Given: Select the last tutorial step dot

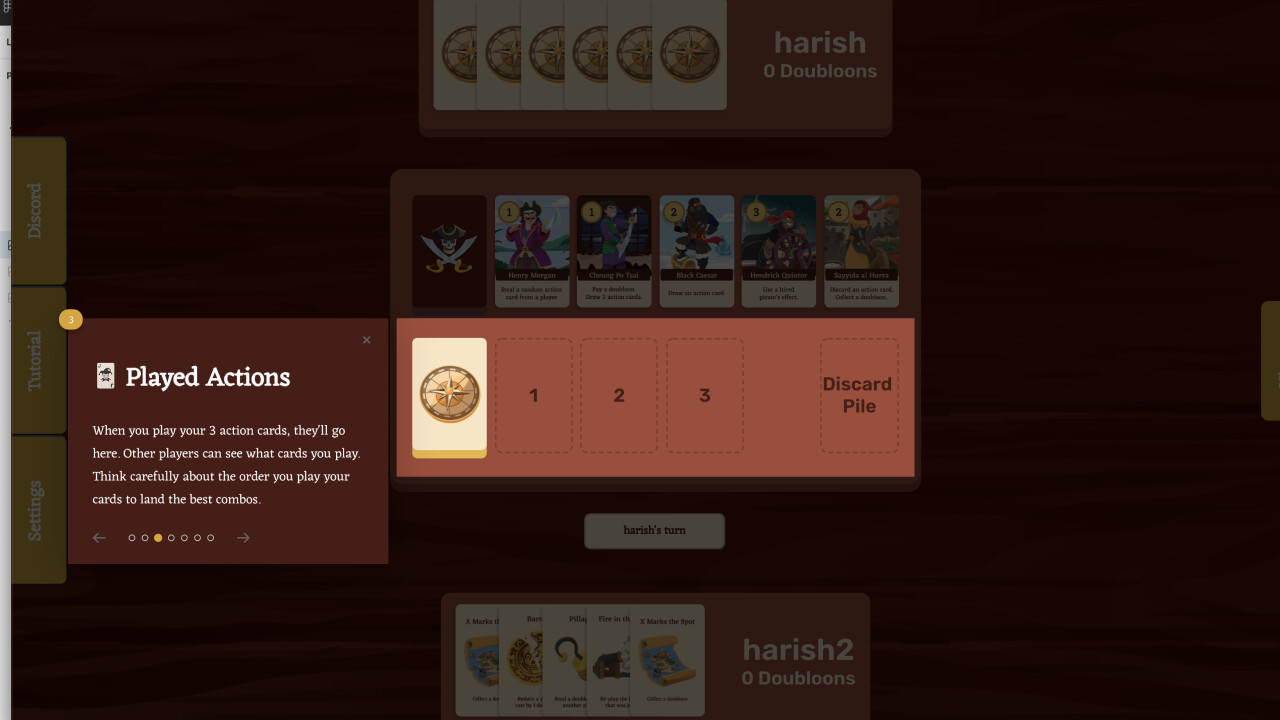Looking at the screenshot, I should pos(210,537).
